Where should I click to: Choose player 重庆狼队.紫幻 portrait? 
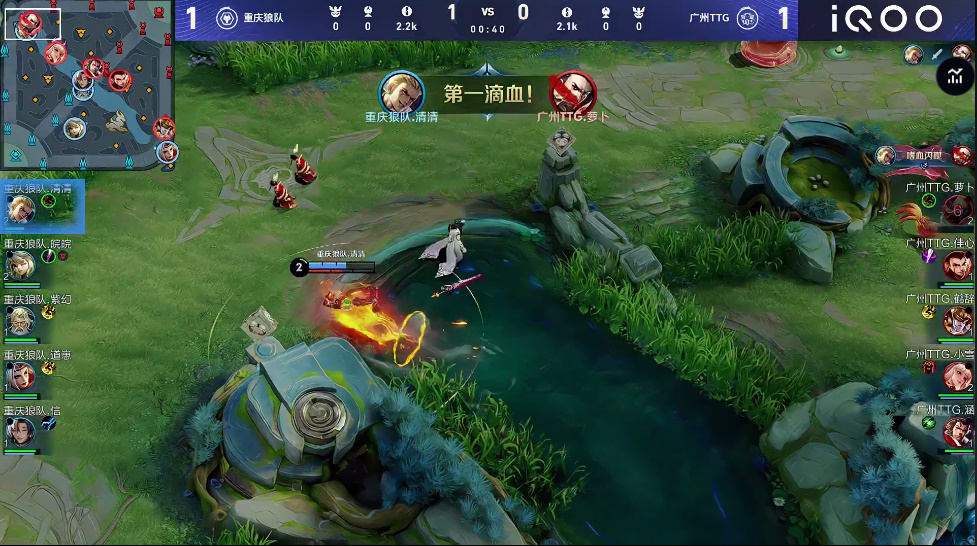(21, 320)
